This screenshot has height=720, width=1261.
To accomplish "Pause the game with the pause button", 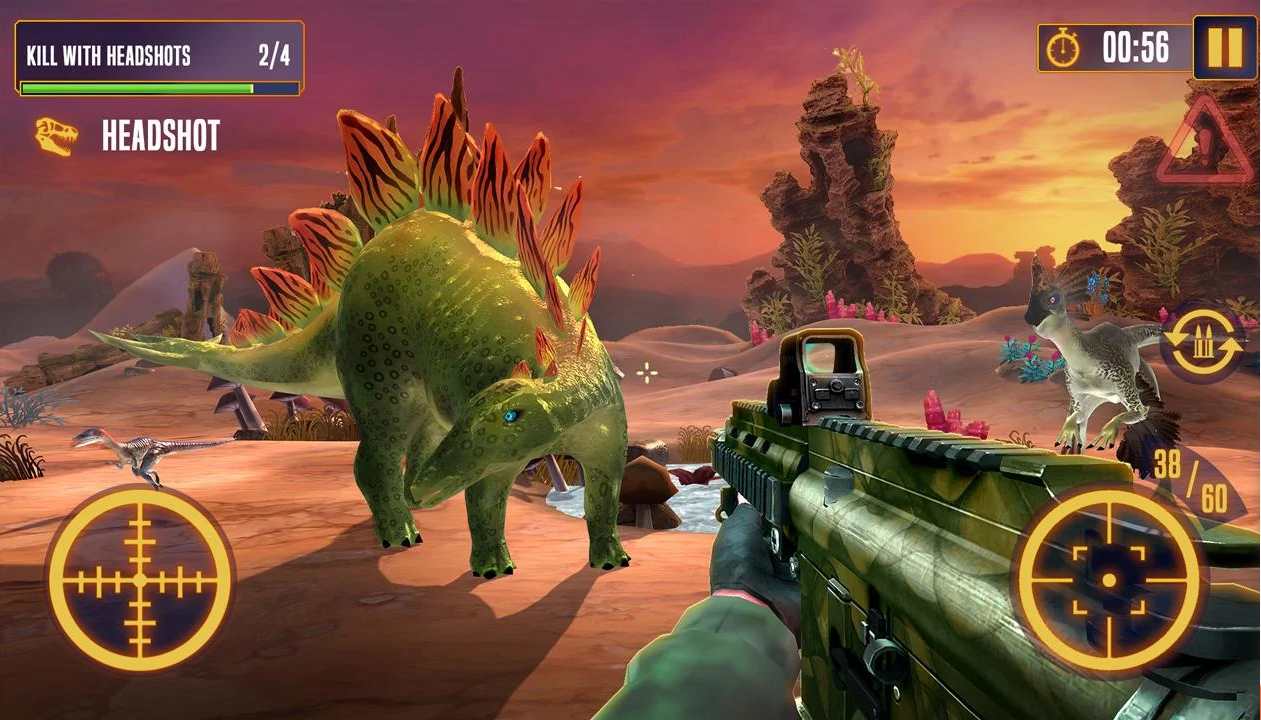I will coord(1224,47).
